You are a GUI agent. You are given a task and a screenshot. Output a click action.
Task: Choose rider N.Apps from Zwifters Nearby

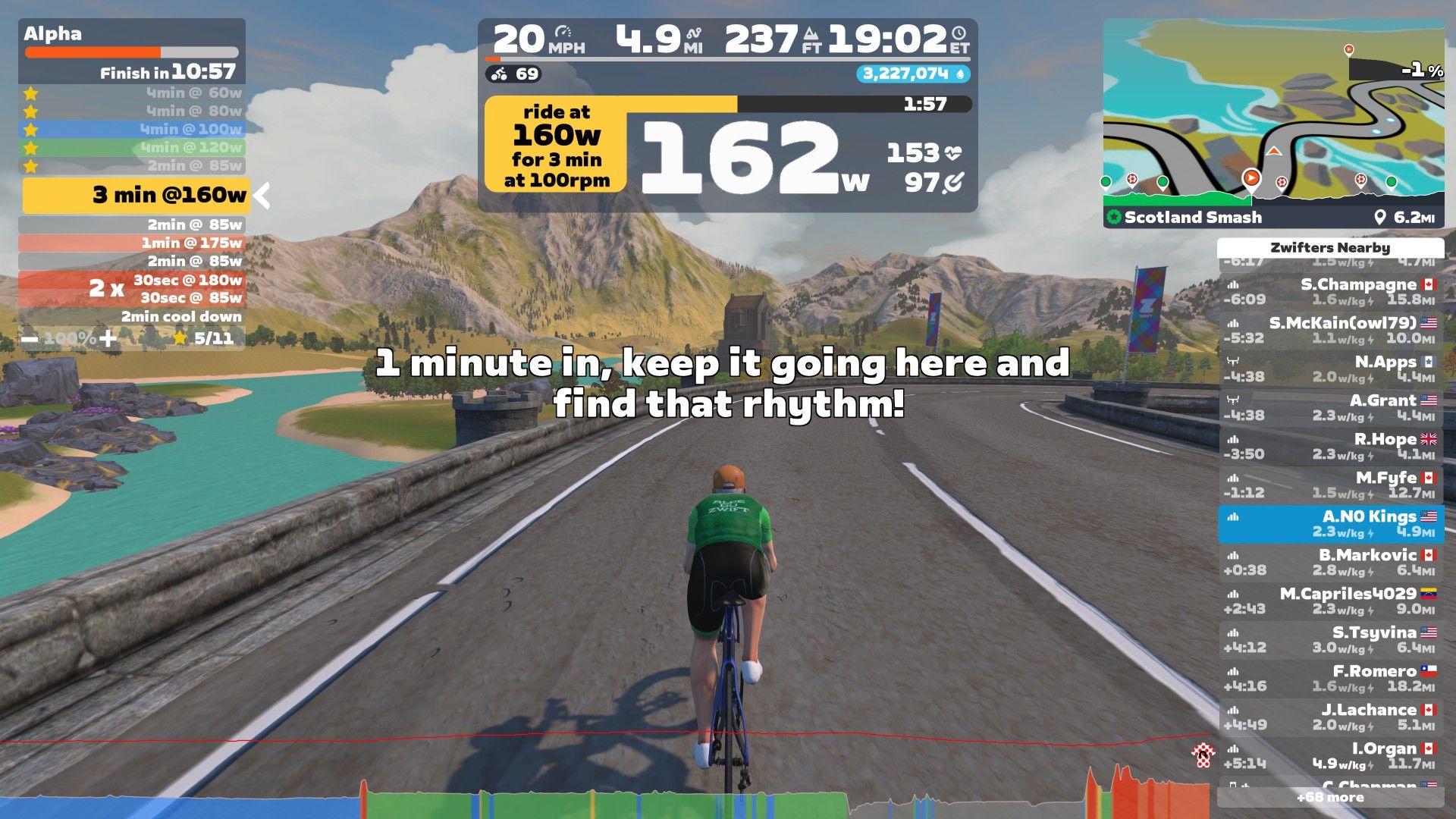(x=1330, y=369)
